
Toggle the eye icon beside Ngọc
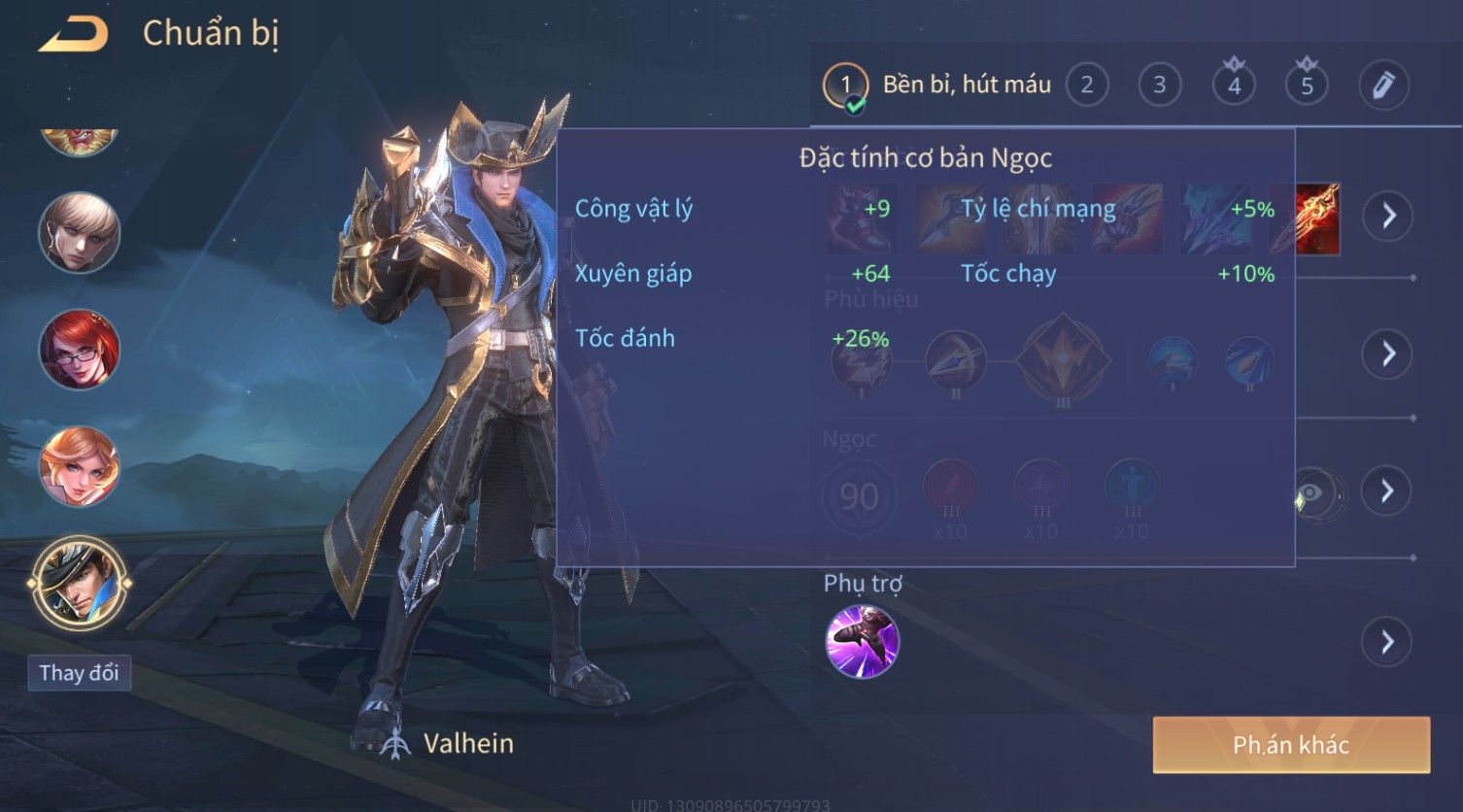[x=1315, y=493]
